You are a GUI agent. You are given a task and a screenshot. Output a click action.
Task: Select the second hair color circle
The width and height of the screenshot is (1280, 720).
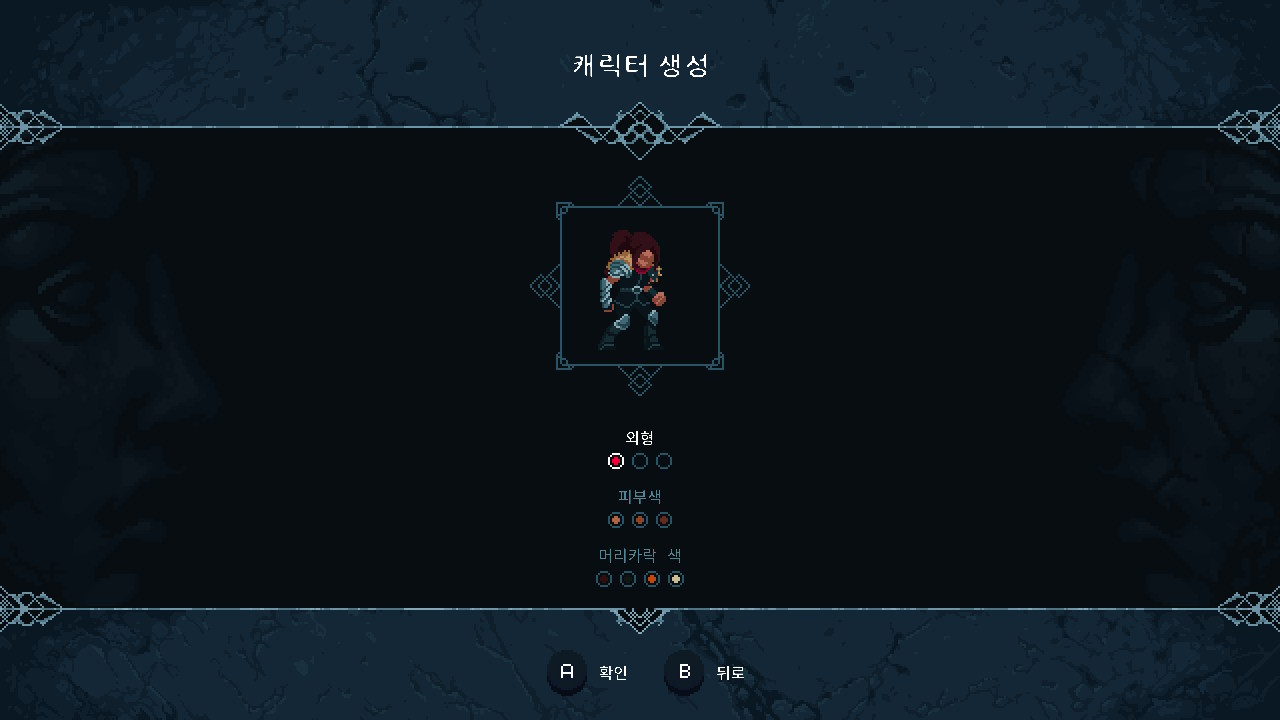(x=628, y=579)
